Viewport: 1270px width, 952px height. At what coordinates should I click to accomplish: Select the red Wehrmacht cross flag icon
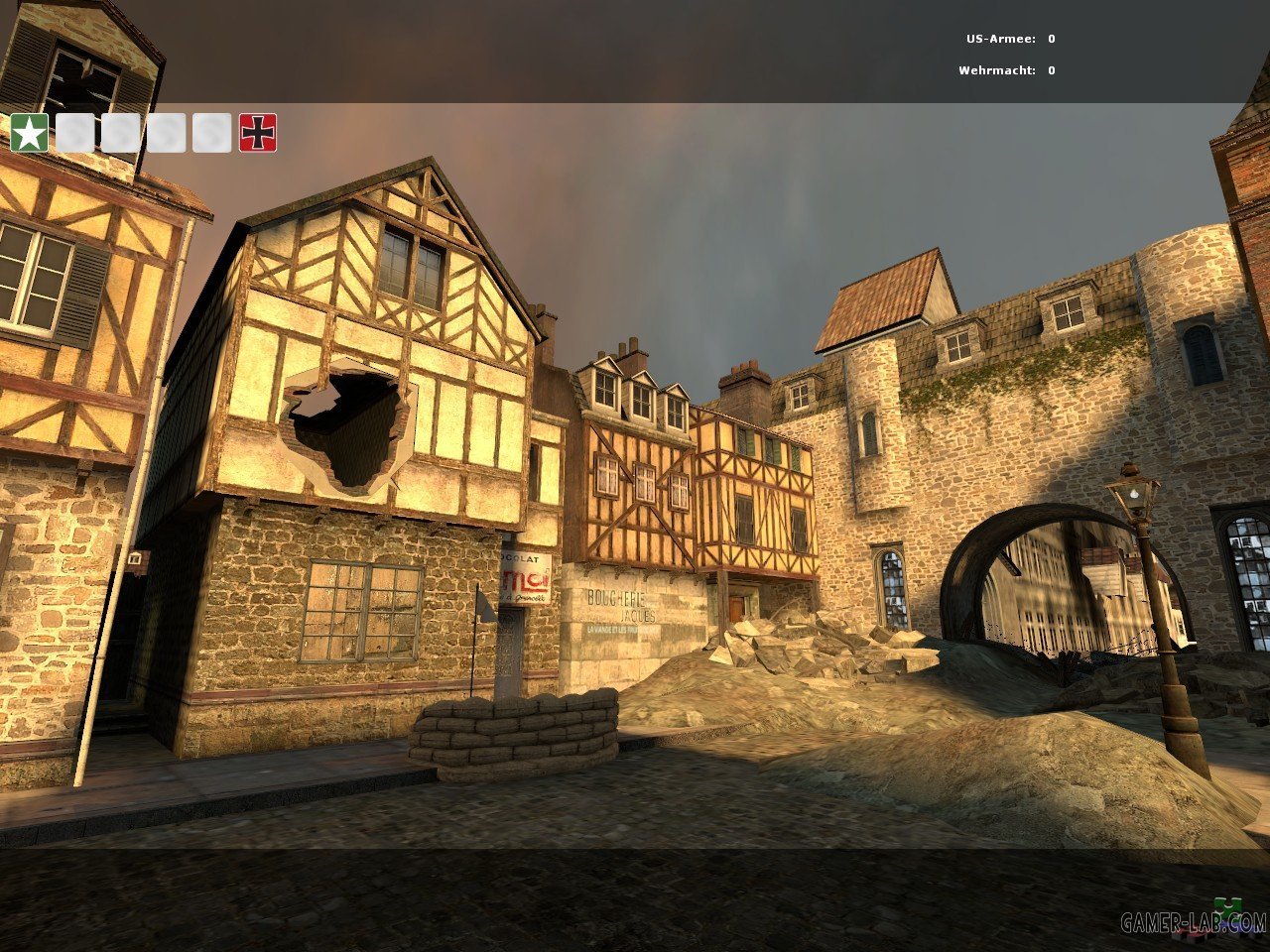[258, 133]
